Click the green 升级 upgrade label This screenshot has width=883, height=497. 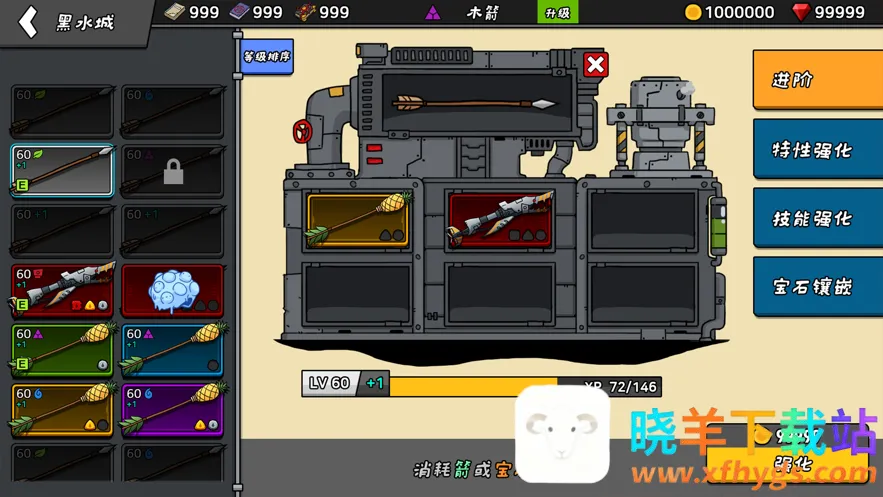point(557,13)
